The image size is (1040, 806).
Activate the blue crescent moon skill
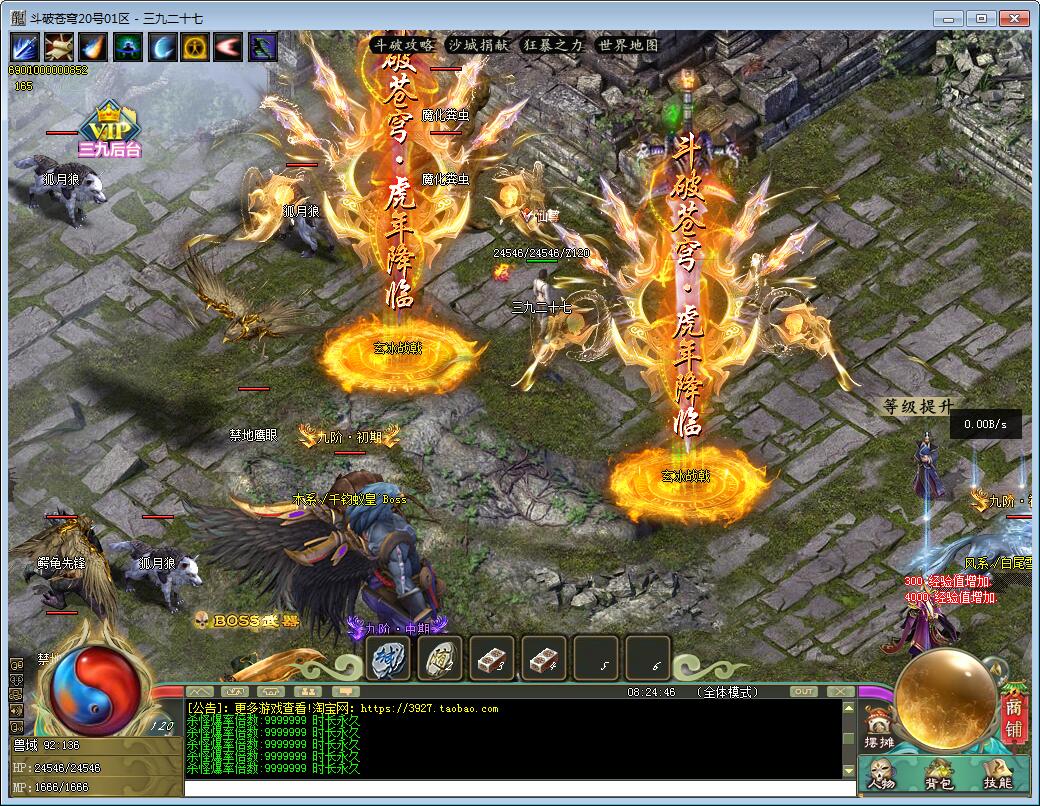coord(161,47)
